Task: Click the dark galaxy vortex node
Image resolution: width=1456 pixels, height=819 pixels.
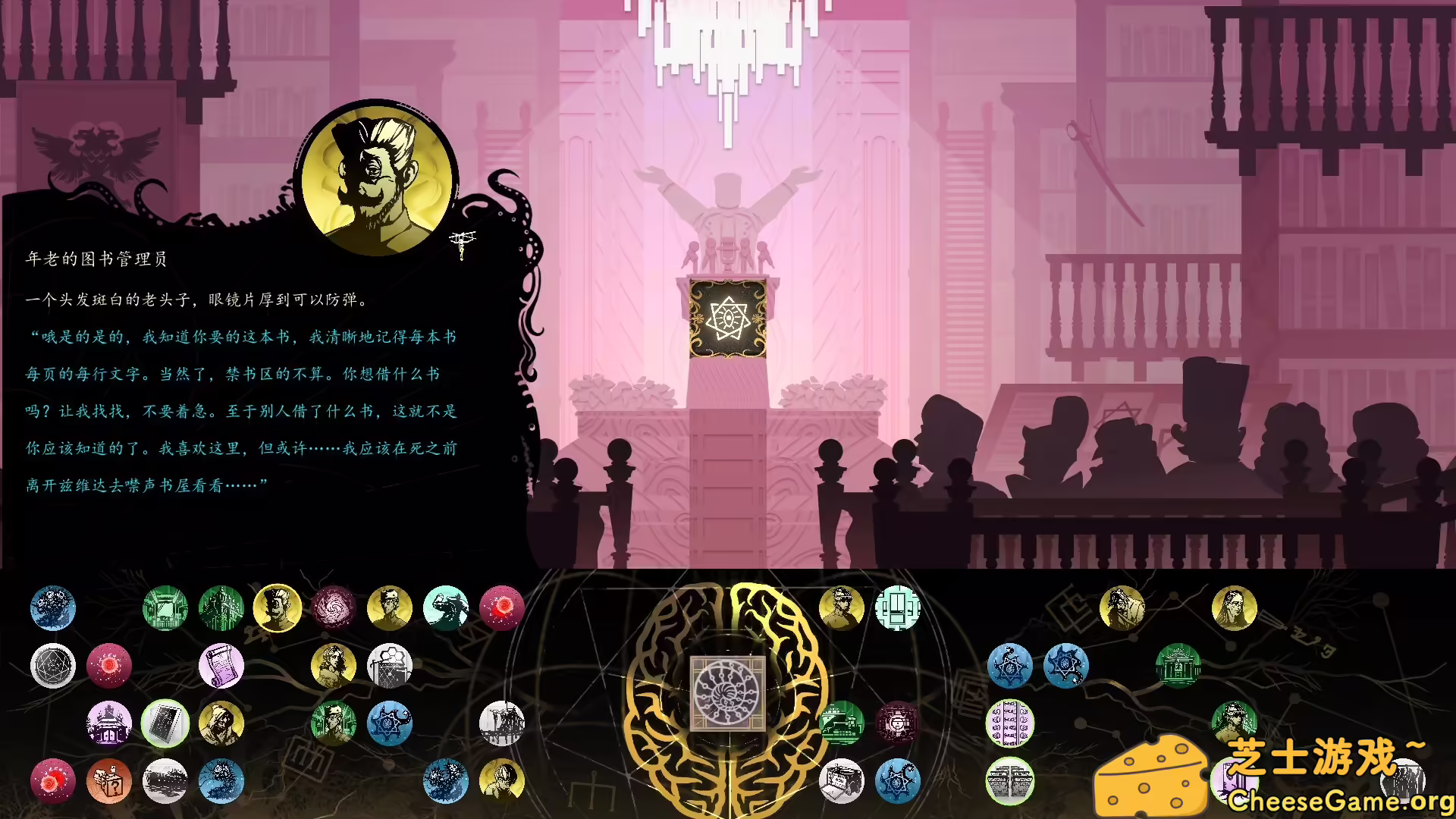Action: point(333,608)
